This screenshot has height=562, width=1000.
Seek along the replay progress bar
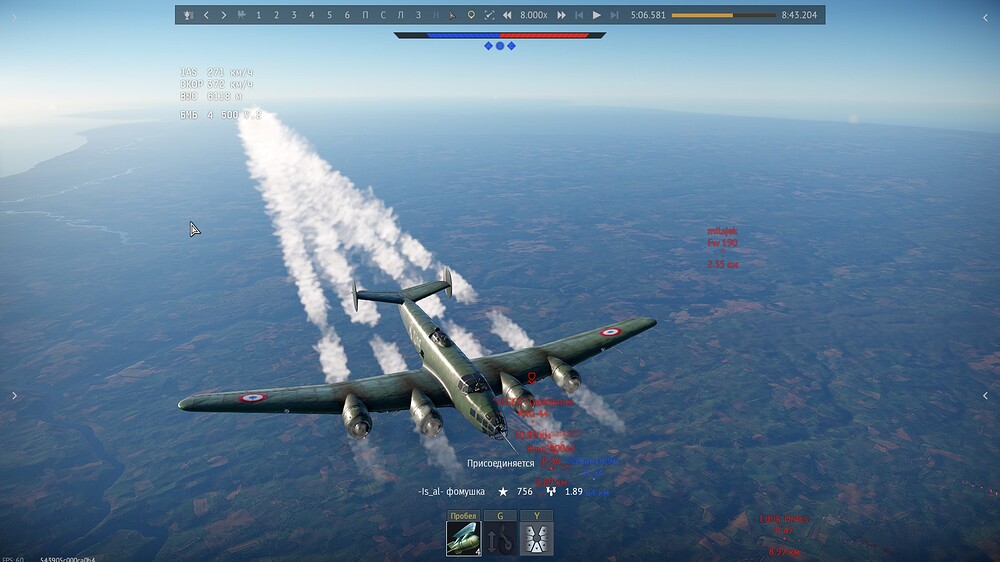click(x=723, y=15)
